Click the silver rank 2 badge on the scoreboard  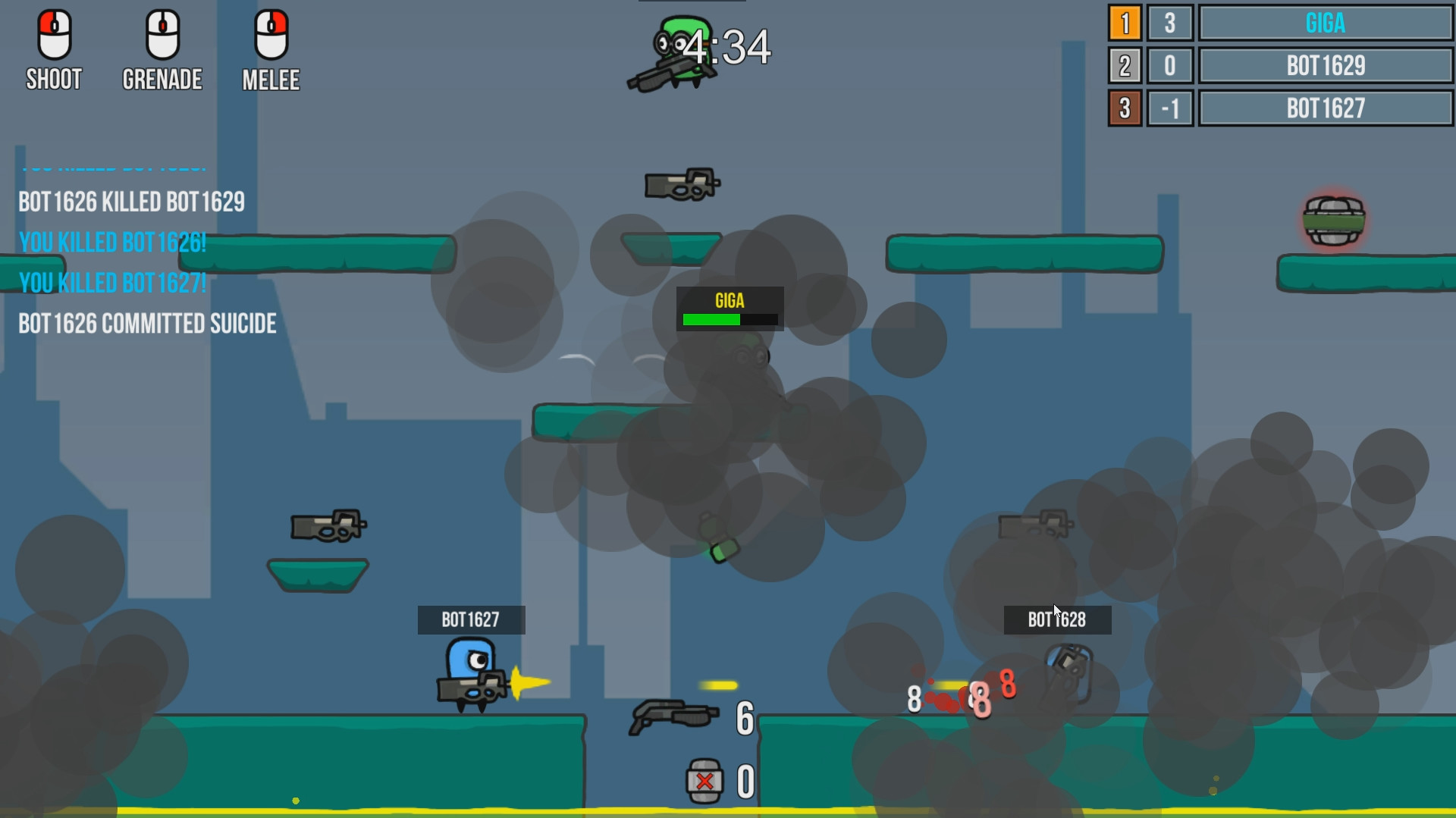(x=1125, y=66)
